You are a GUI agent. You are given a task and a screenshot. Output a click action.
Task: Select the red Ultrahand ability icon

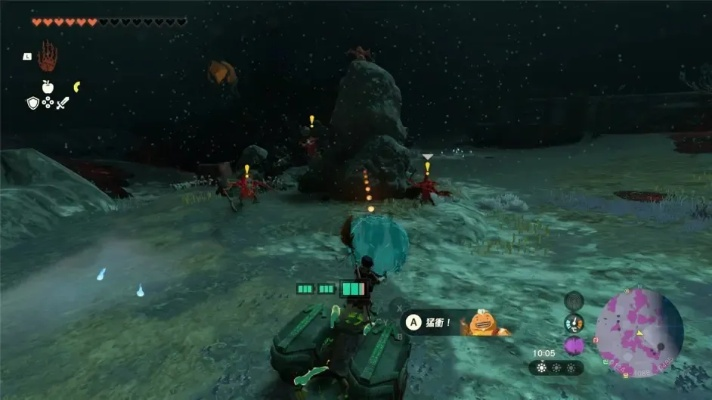click(x=47, y=57)
